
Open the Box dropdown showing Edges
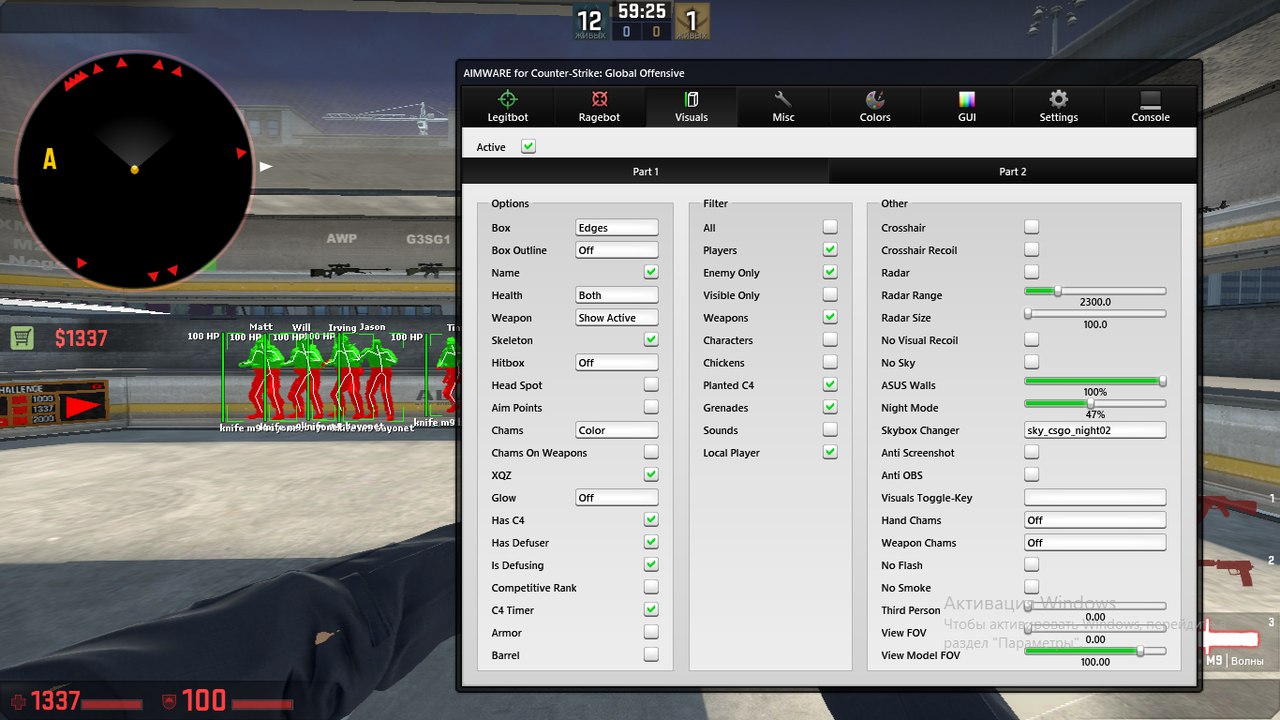(x=616, y=227)
